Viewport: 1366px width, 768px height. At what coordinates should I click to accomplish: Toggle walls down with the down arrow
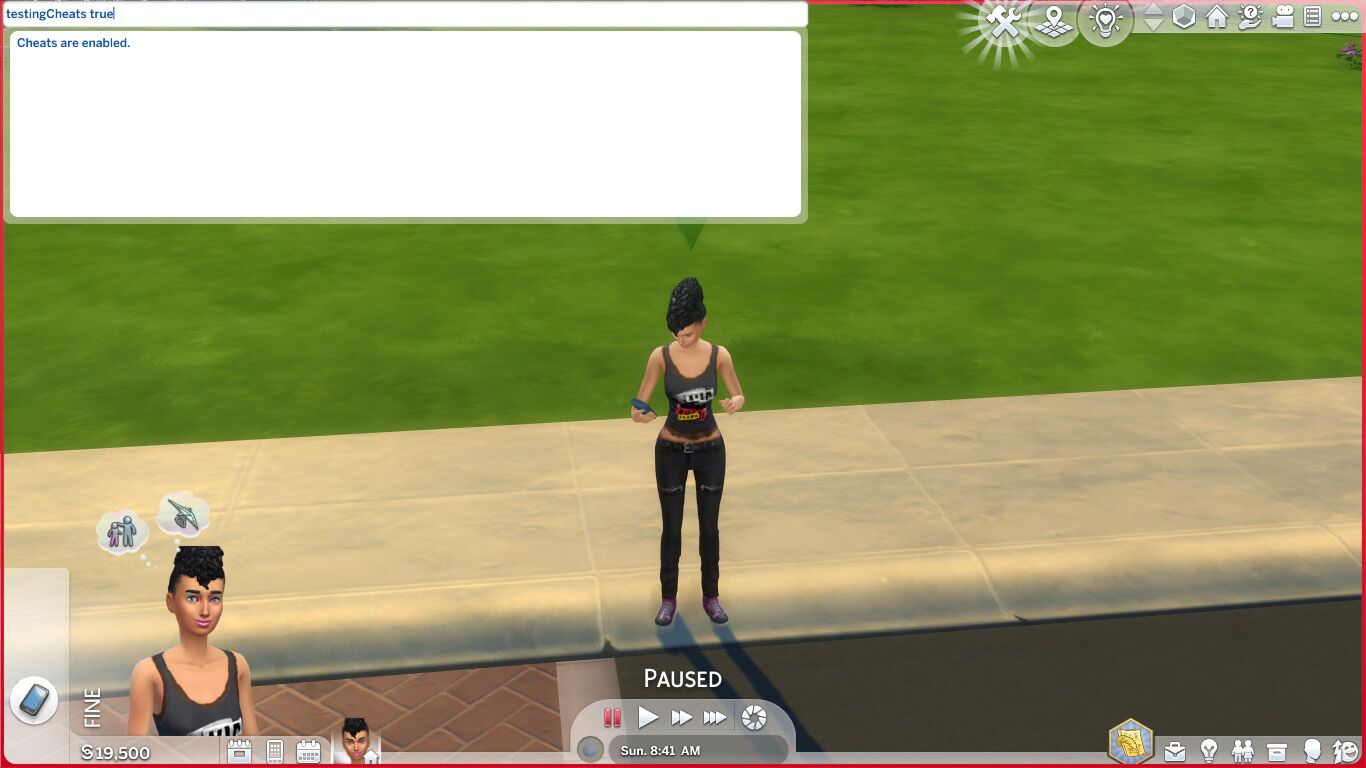[x=1154, y=23]
